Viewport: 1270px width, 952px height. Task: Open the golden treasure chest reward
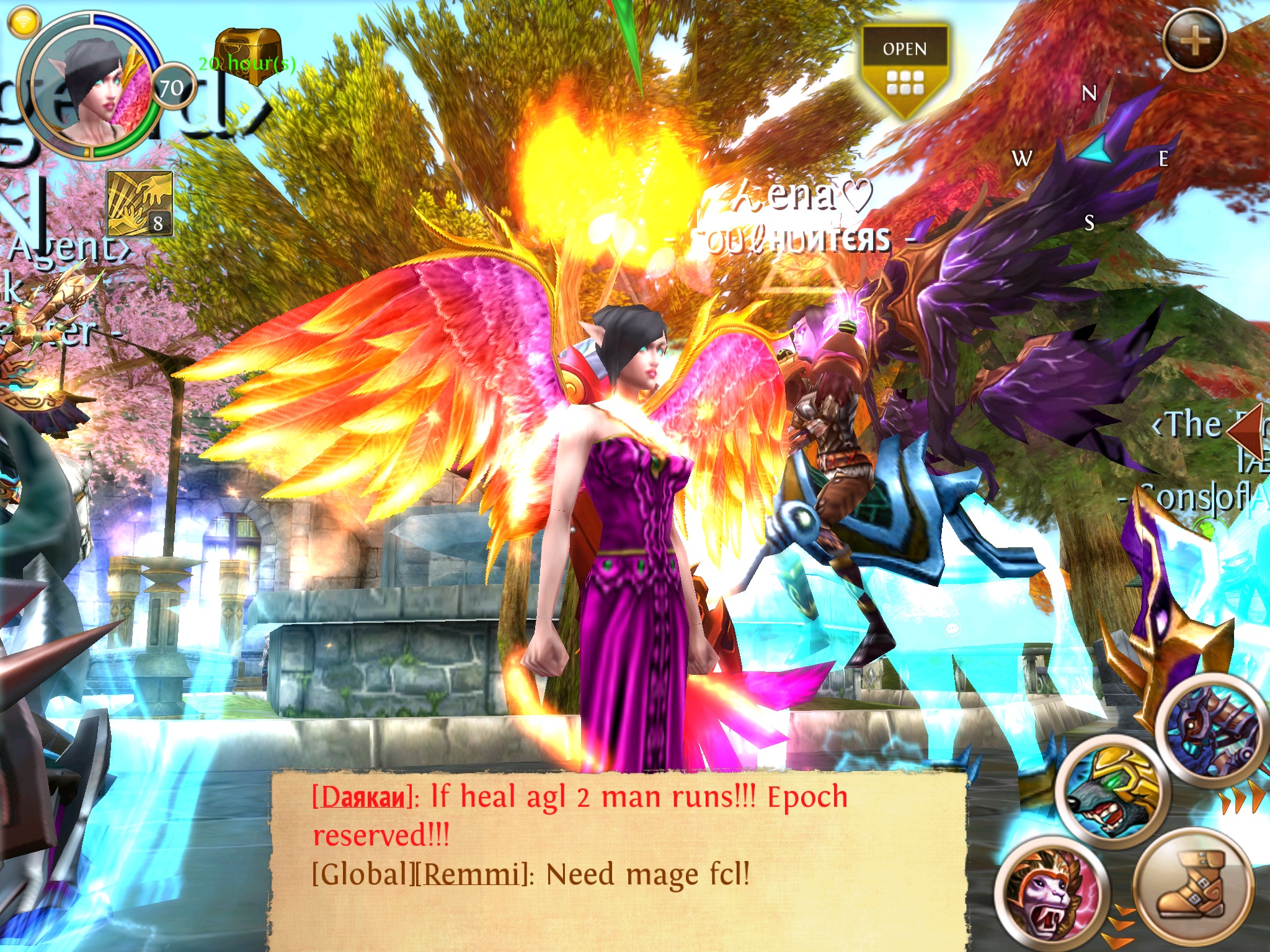(248, 55)
